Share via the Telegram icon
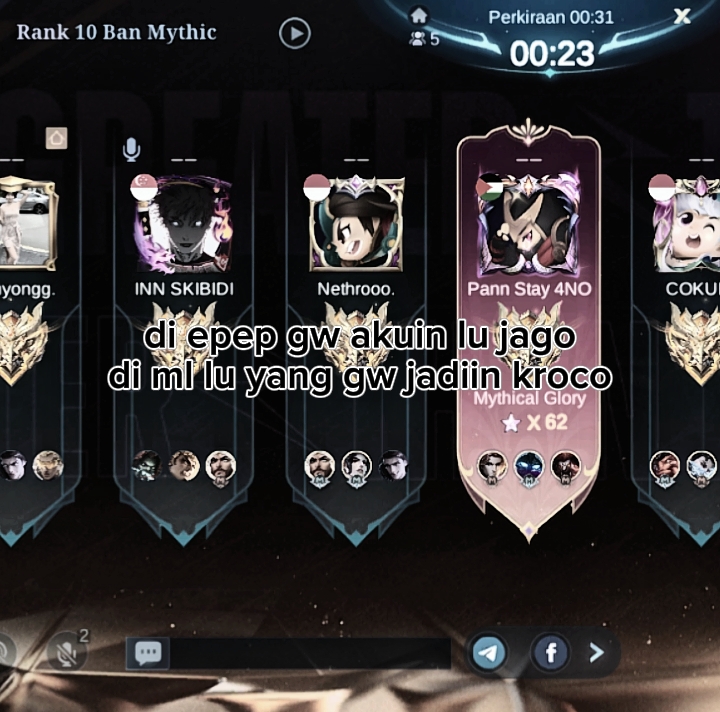The height and width of the screenshot is (712, 720). pos(489,653)
